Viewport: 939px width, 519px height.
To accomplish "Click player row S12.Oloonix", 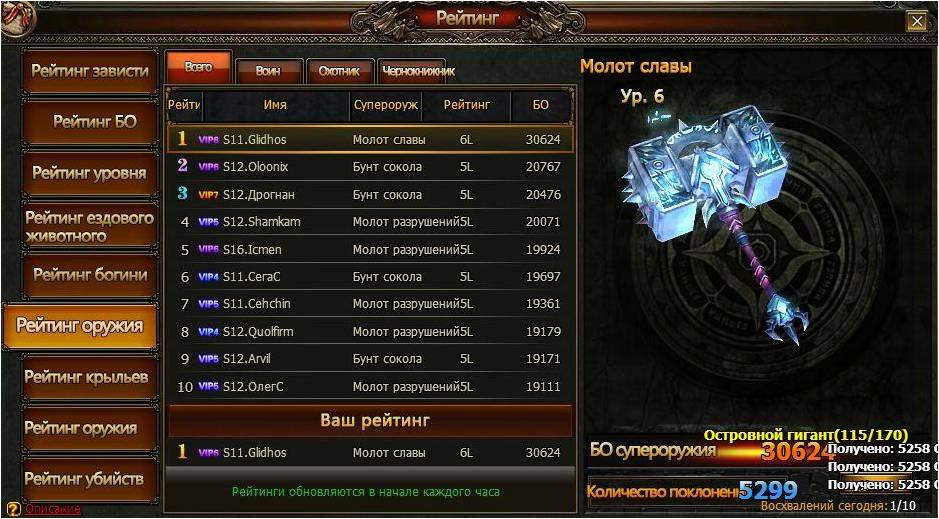I will click(370, 167).
